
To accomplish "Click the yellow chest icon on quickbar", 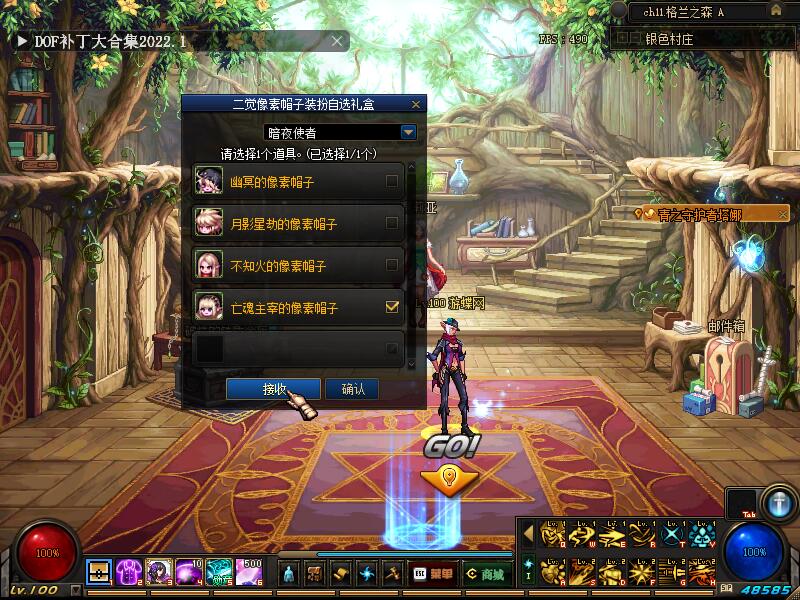I will [x=99, y=572].
